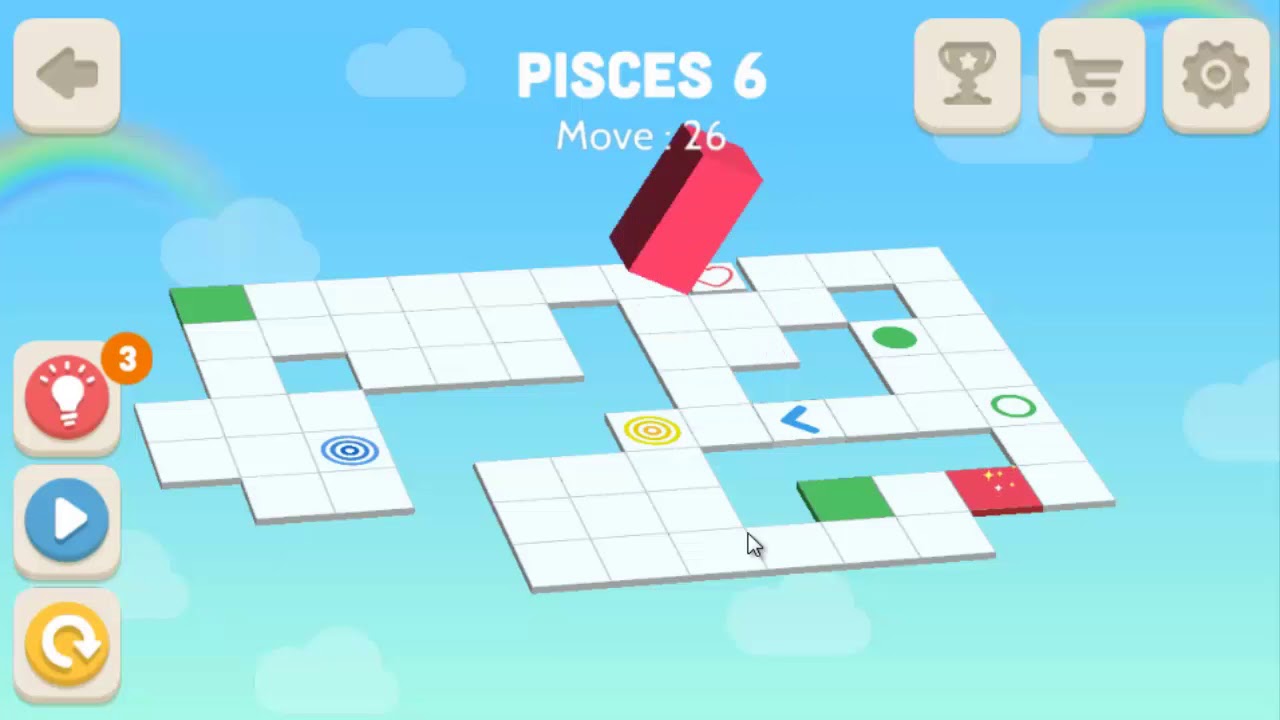The width and height of the screenshot is (1280, 720).
Task: Click the yellow spiral tile
Action: pyautogui.click(x=654, y=430)
